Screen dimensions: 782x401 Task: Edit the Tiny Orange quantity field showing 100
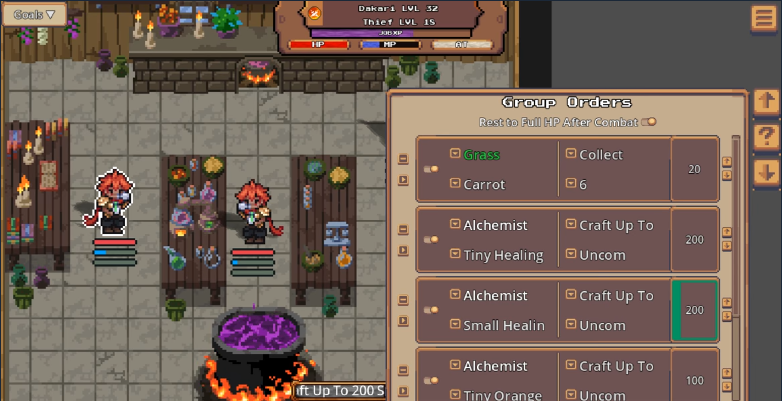[694, 381]
